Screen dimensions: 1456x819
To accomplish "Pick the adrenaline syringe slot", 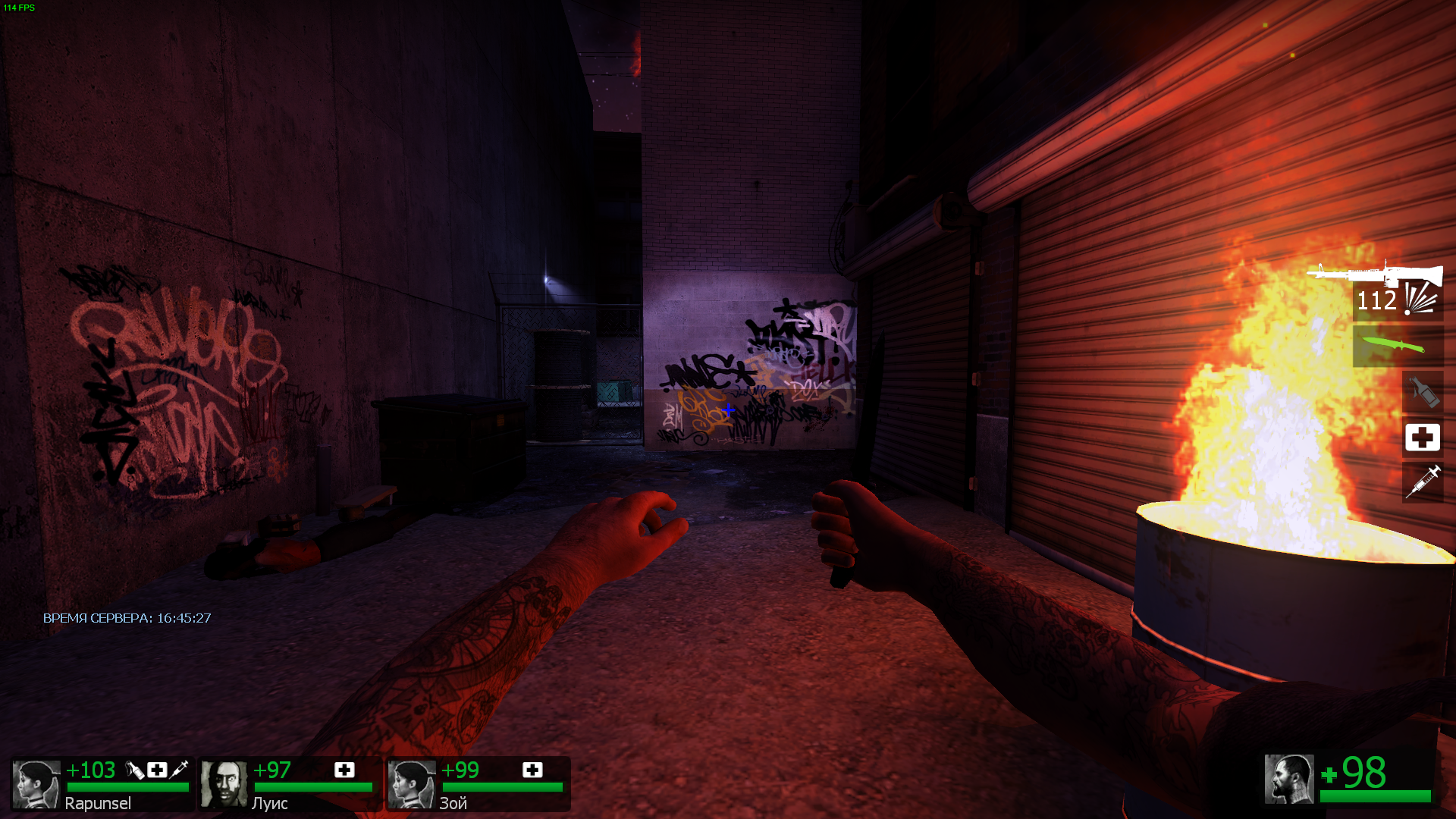I will click(1423, 482).
